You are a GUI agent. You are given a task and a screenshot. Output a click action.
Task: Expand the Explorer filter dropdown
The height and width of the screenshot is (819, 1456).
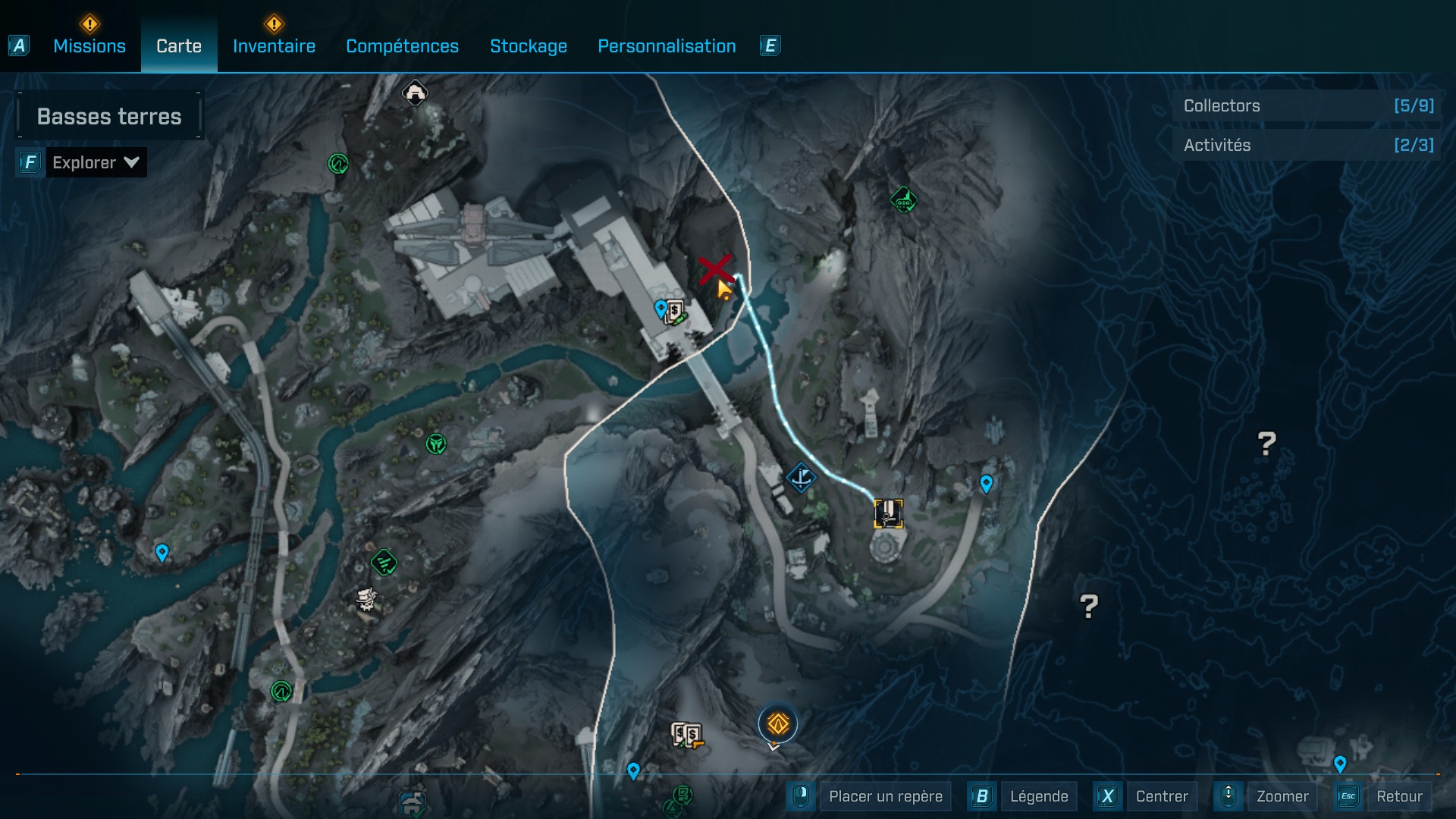96,162
